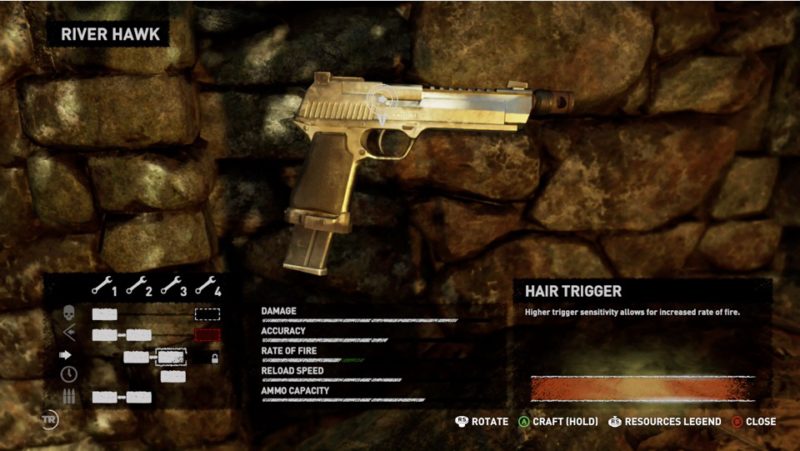Click the upgrade marker on the pistol trigger
800x451 pixels.
(x=381, y=102)
